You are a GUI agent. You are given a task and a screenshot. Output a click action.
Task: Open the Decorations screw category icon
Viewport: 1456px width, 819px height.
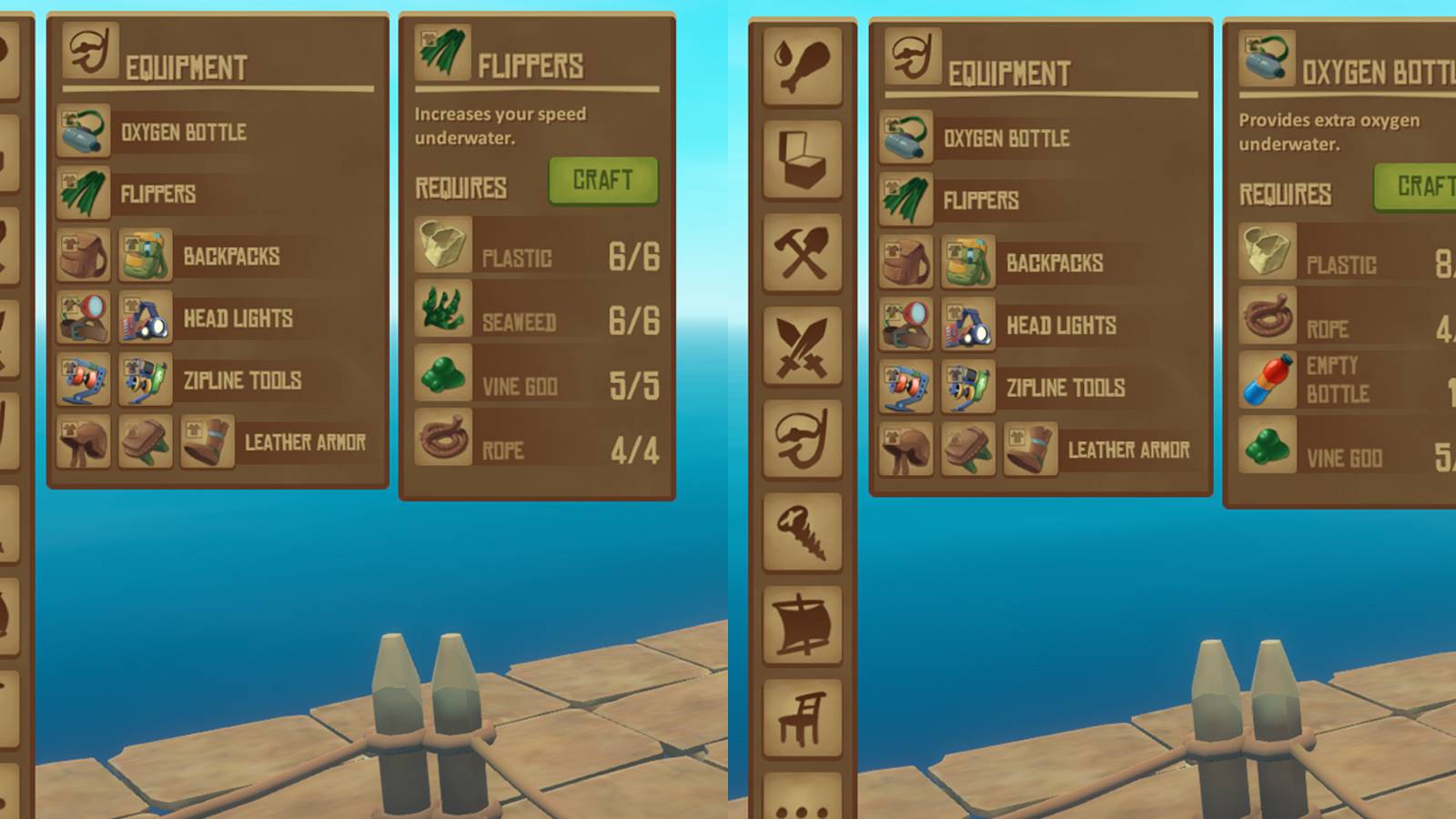(804, 532)
